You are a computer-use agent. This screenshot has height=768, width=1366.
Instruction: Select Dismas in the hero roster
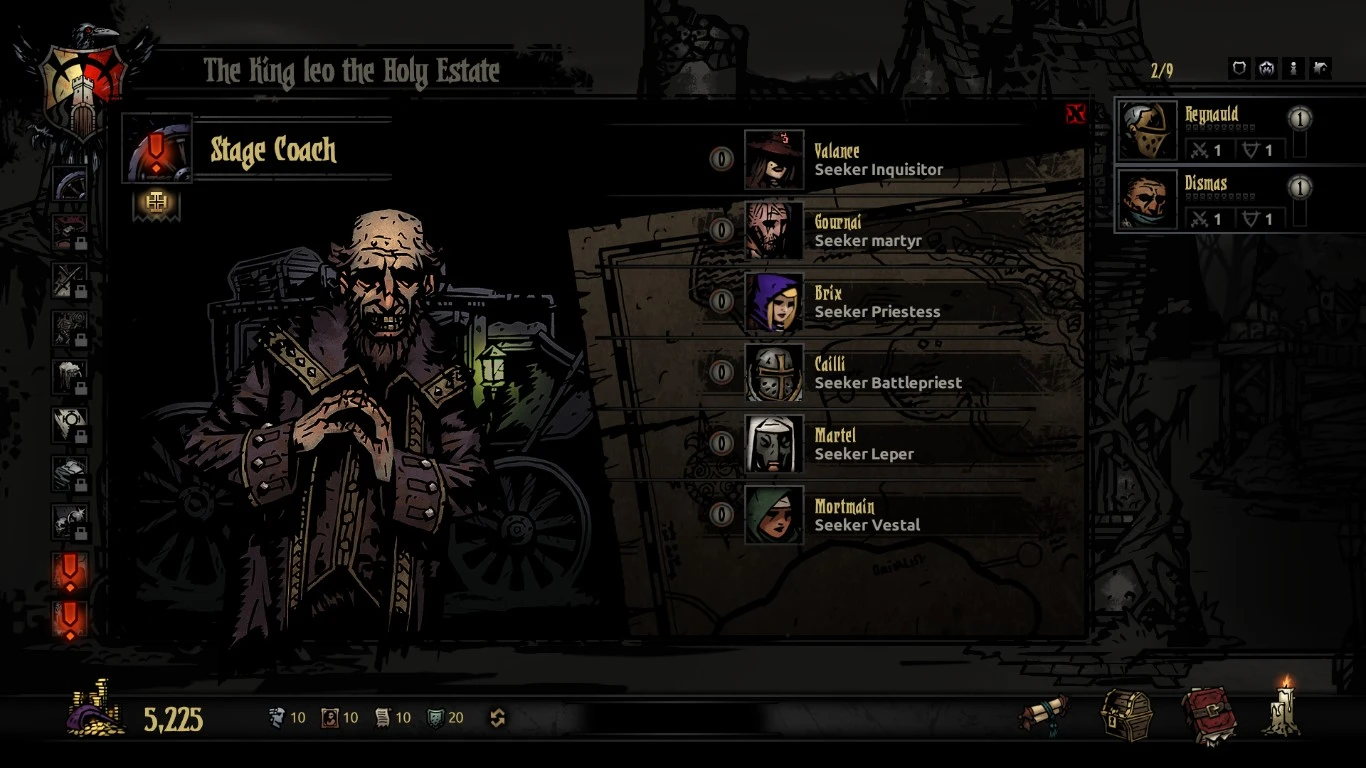[1147, 200]
